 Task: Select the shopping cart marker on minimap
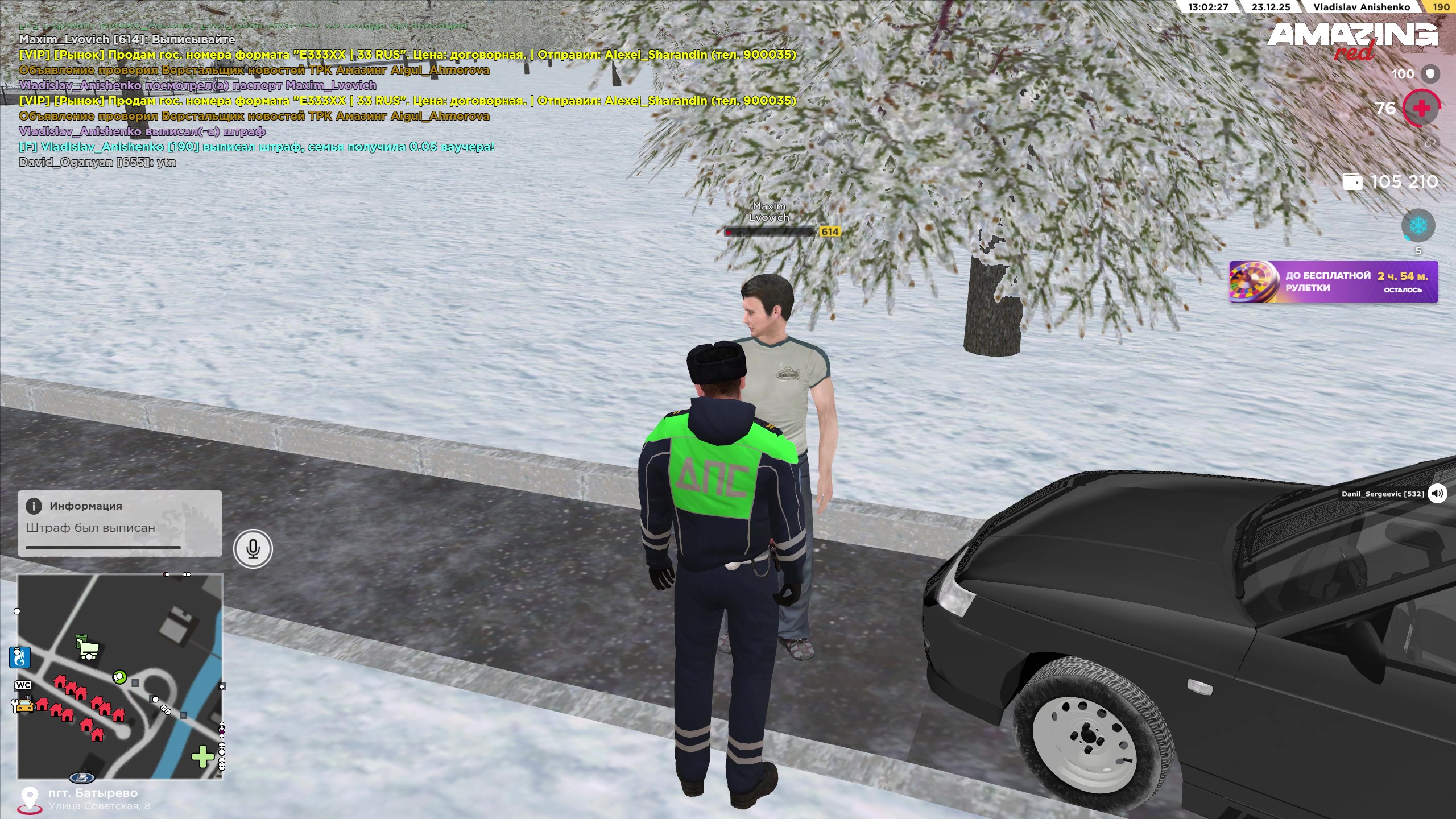click(x=87, y=648)
